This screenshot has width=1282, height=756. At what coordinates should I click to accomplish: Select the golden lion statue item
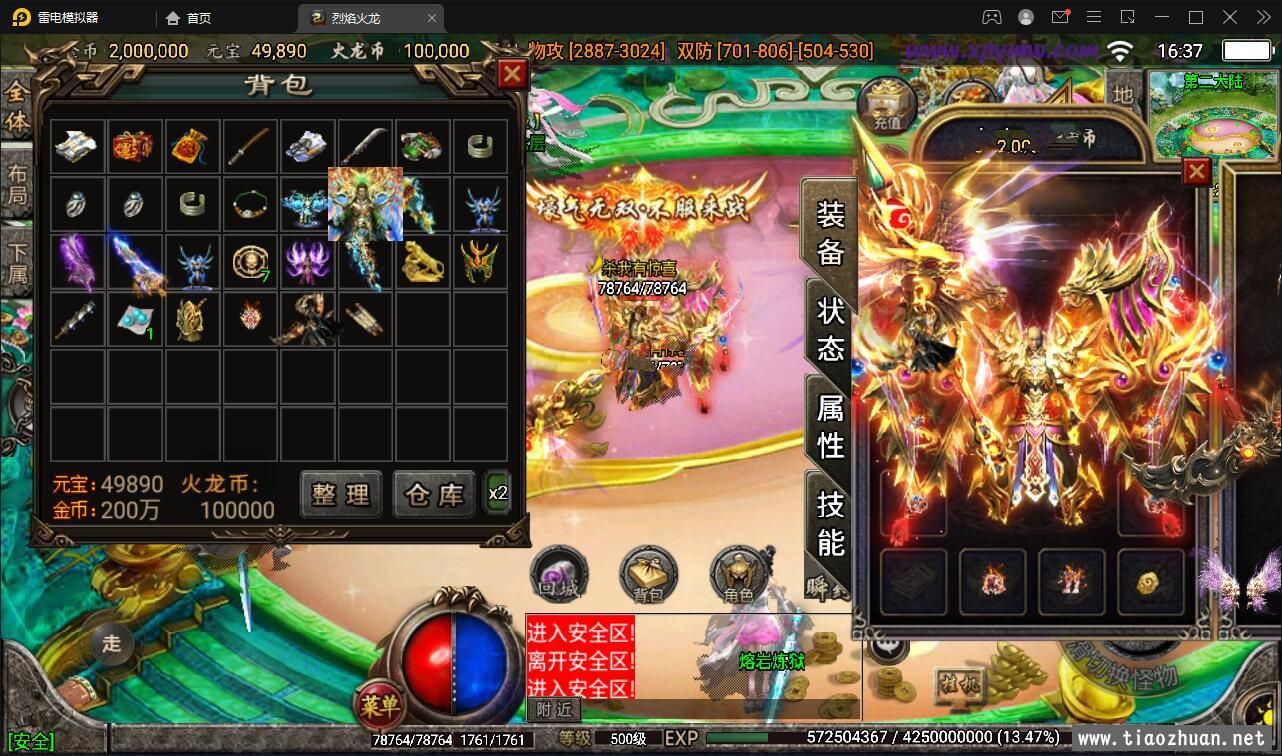tap(423, 262)
